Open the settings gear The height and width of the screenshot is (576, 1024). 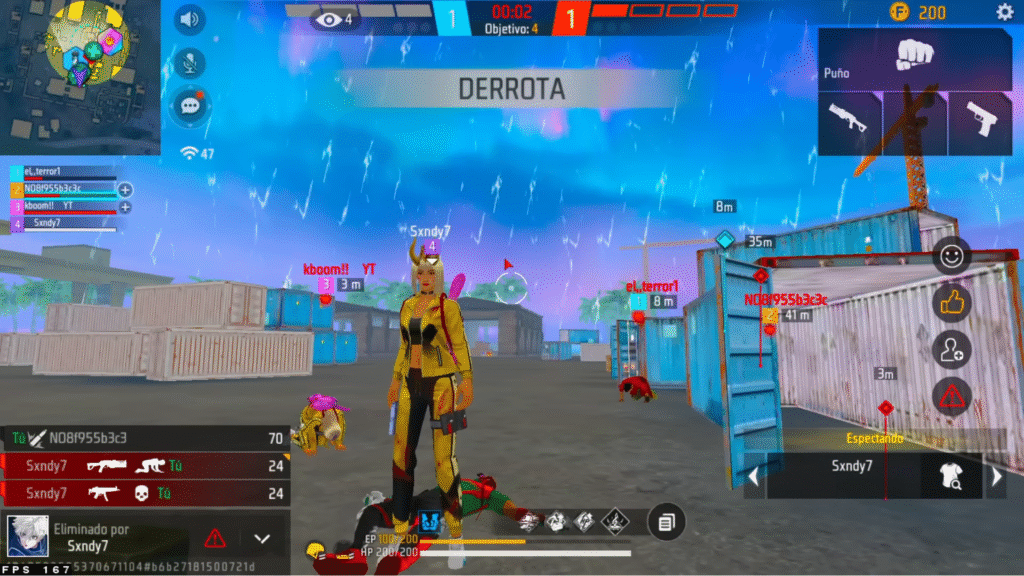coord(1004,12)
